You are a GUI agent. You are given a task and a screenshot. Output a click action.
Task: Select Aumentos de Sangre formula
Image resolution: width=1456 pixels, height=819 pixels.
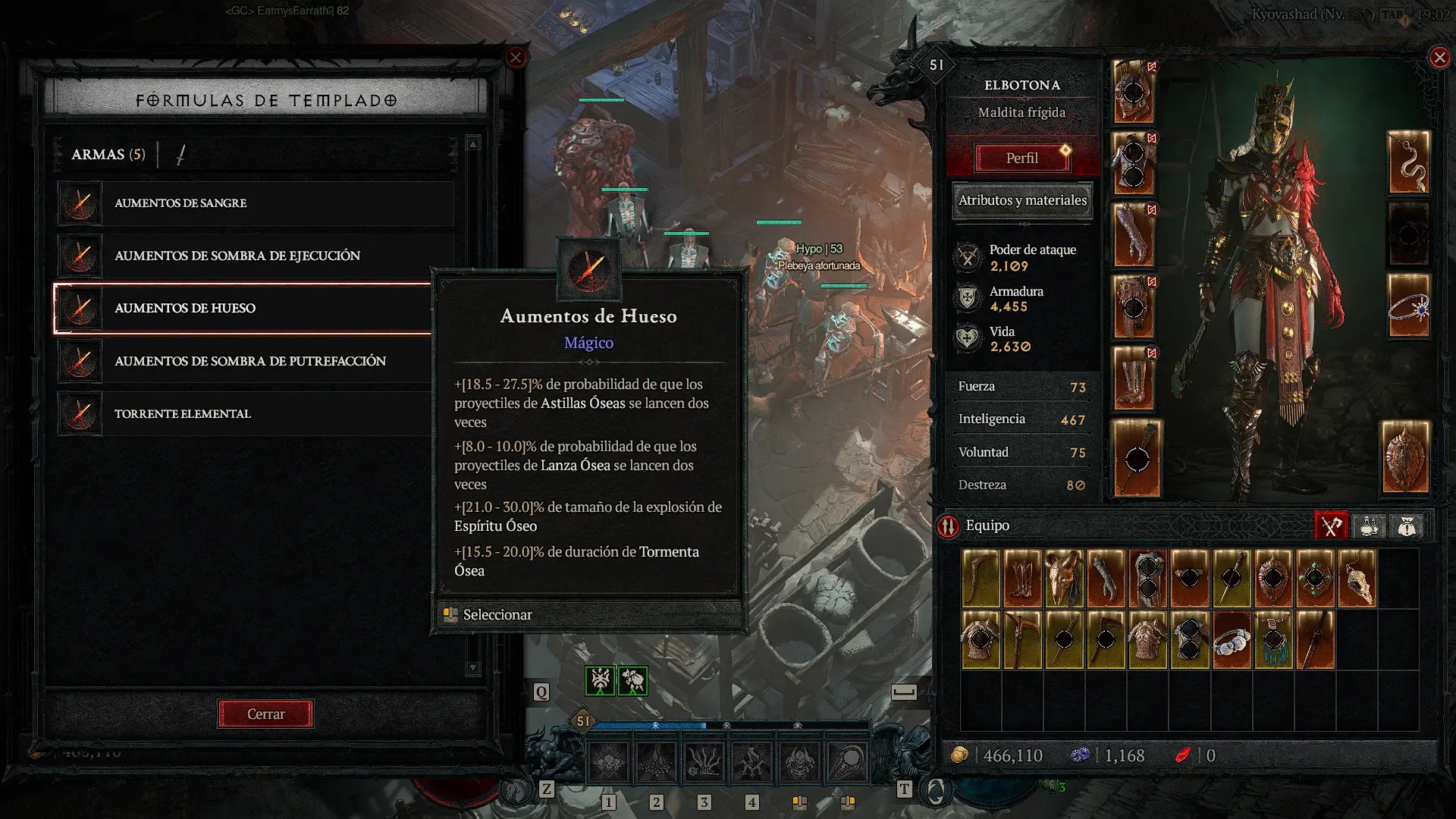coord(256,203)
